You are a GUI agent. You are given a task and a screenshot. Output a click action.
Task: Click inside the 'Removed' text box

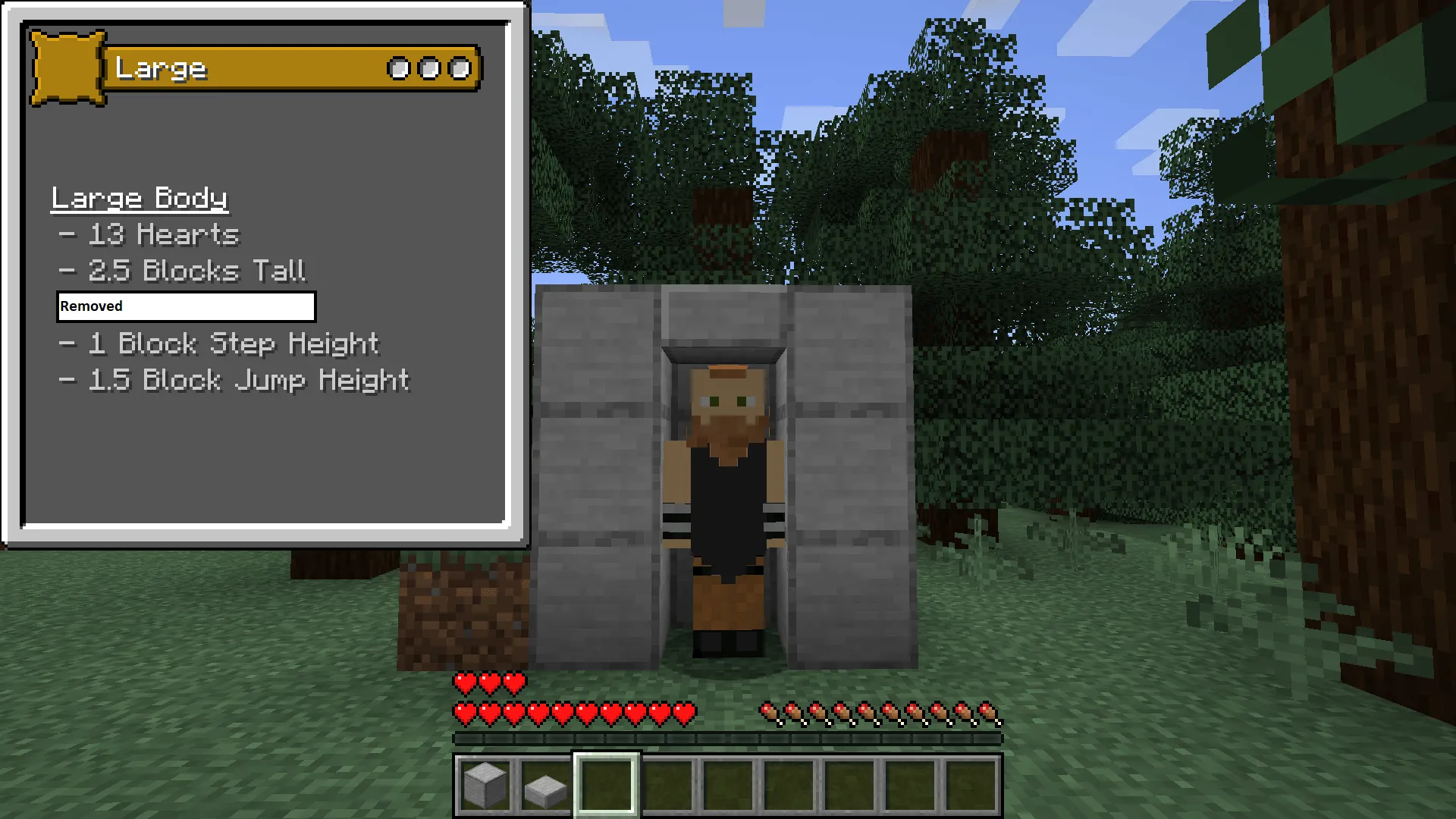(185, 306)
